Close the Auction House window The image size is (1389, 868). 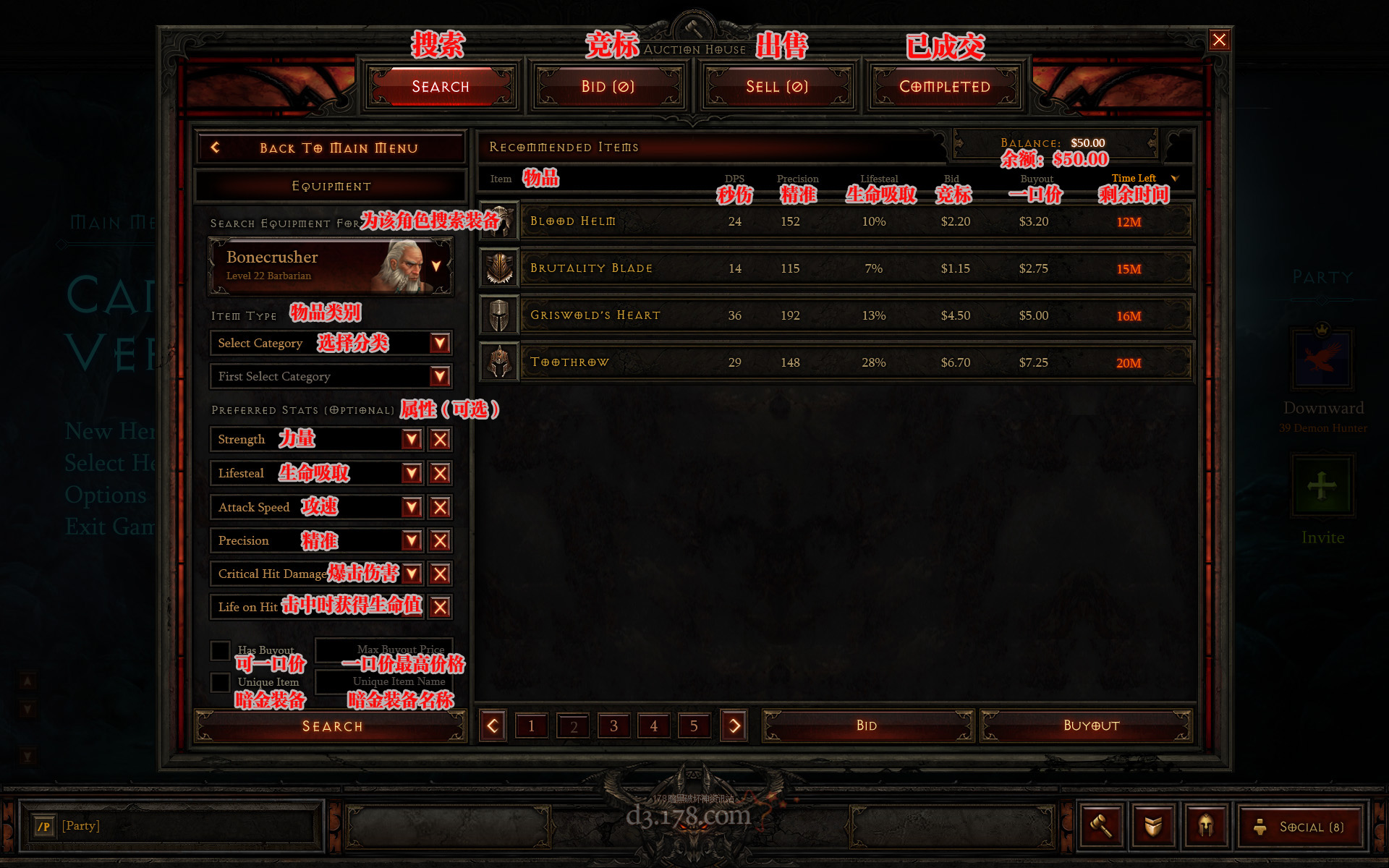point(1219,40)
